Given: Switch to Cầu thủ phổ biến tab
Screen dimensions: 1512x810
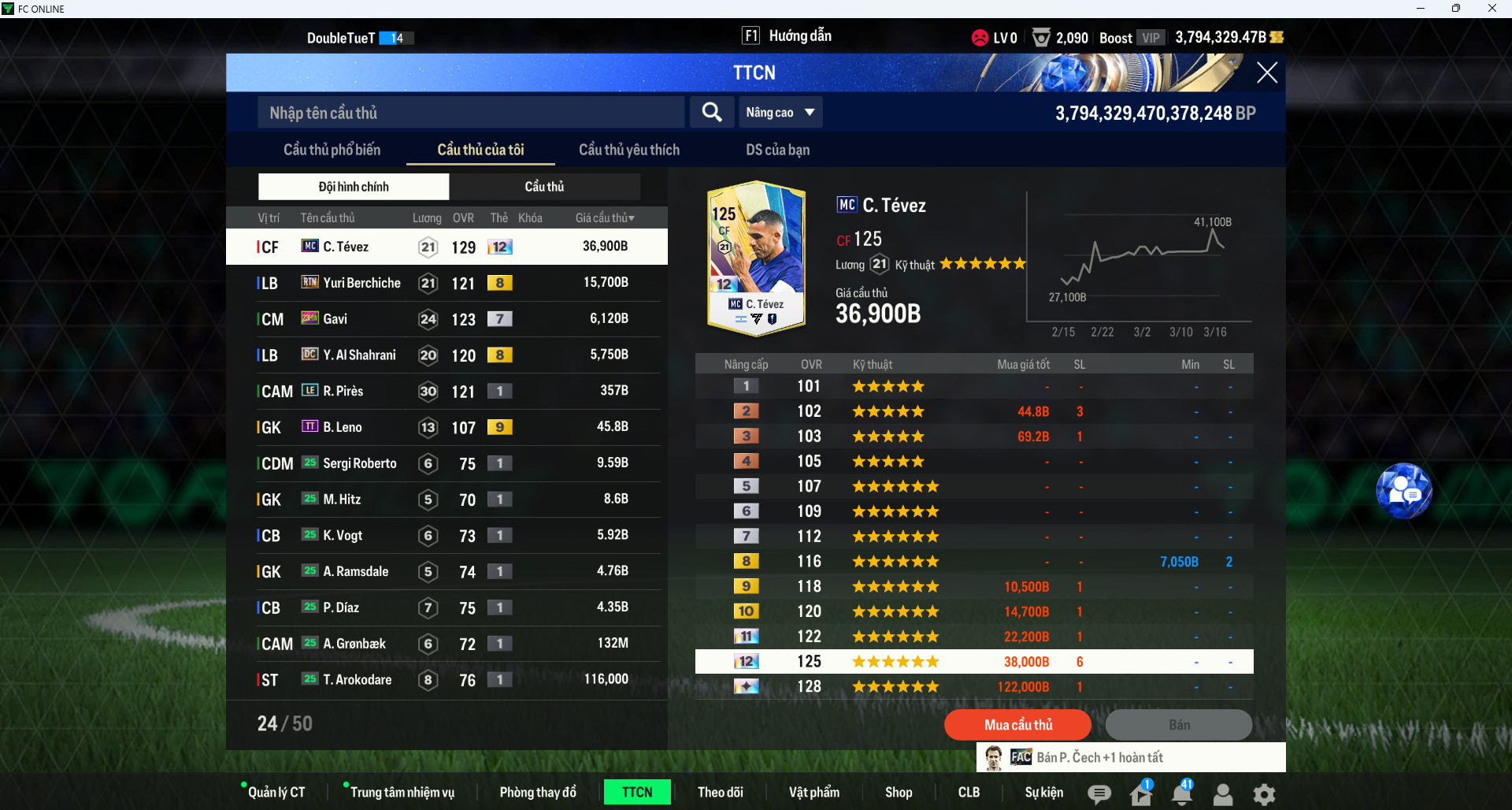Looking at the screenshot, I should [332, 150].
